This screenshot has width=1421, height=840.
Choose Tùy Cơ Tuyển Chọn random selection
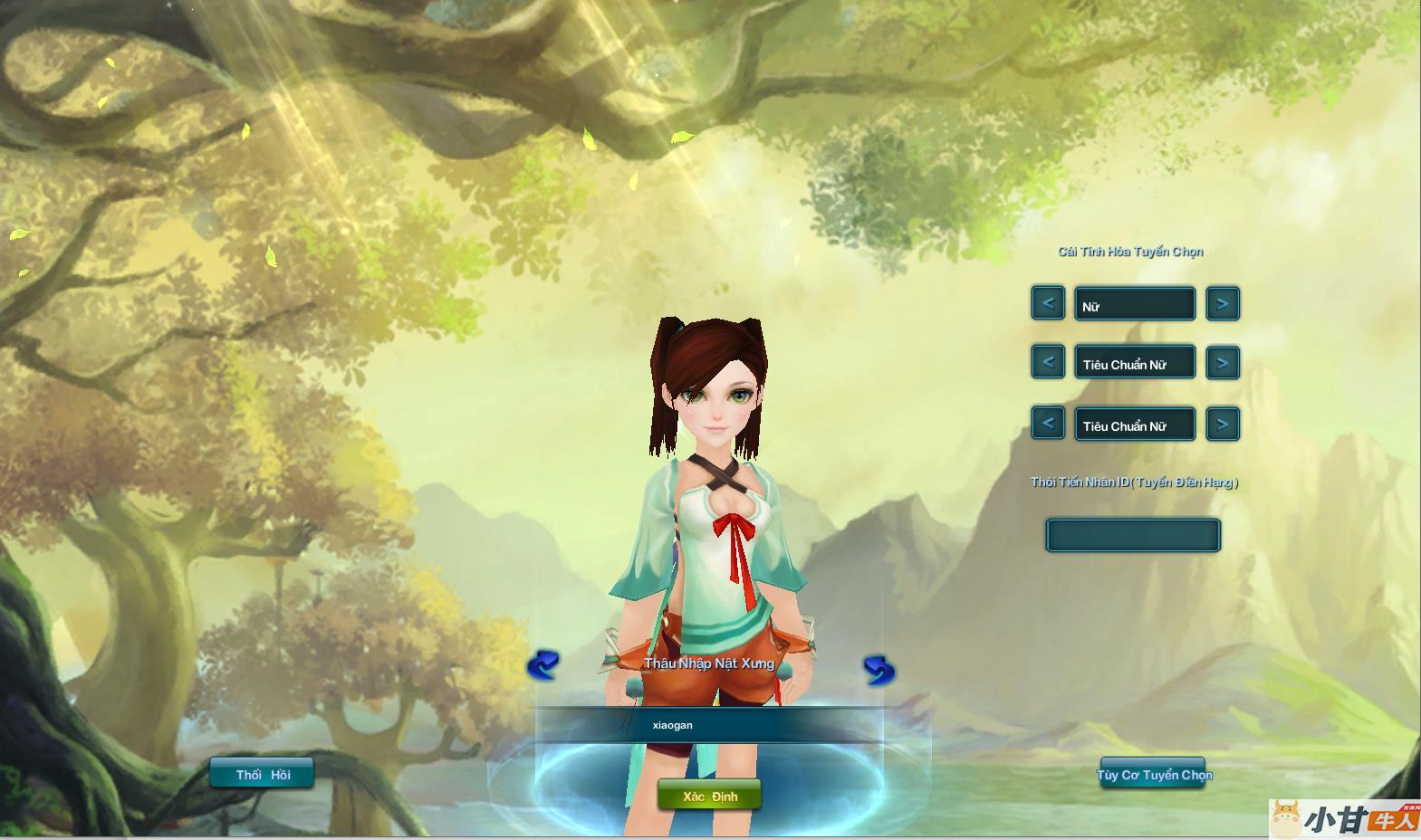click(x=1153, y=774)
